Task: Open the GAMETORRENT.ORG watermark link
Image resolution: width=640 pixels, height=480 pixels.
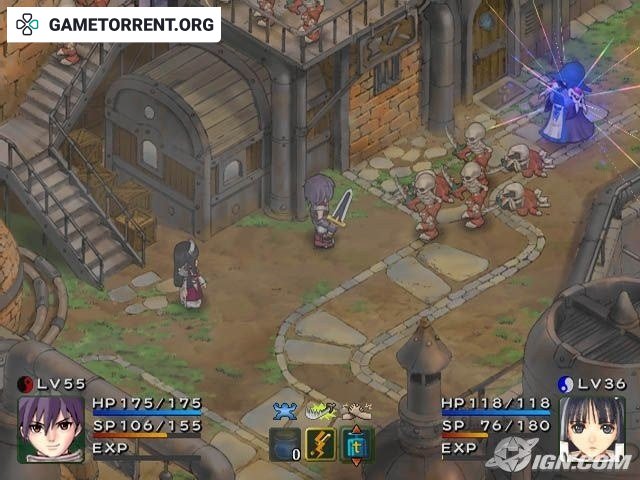Action: (113, 23)
